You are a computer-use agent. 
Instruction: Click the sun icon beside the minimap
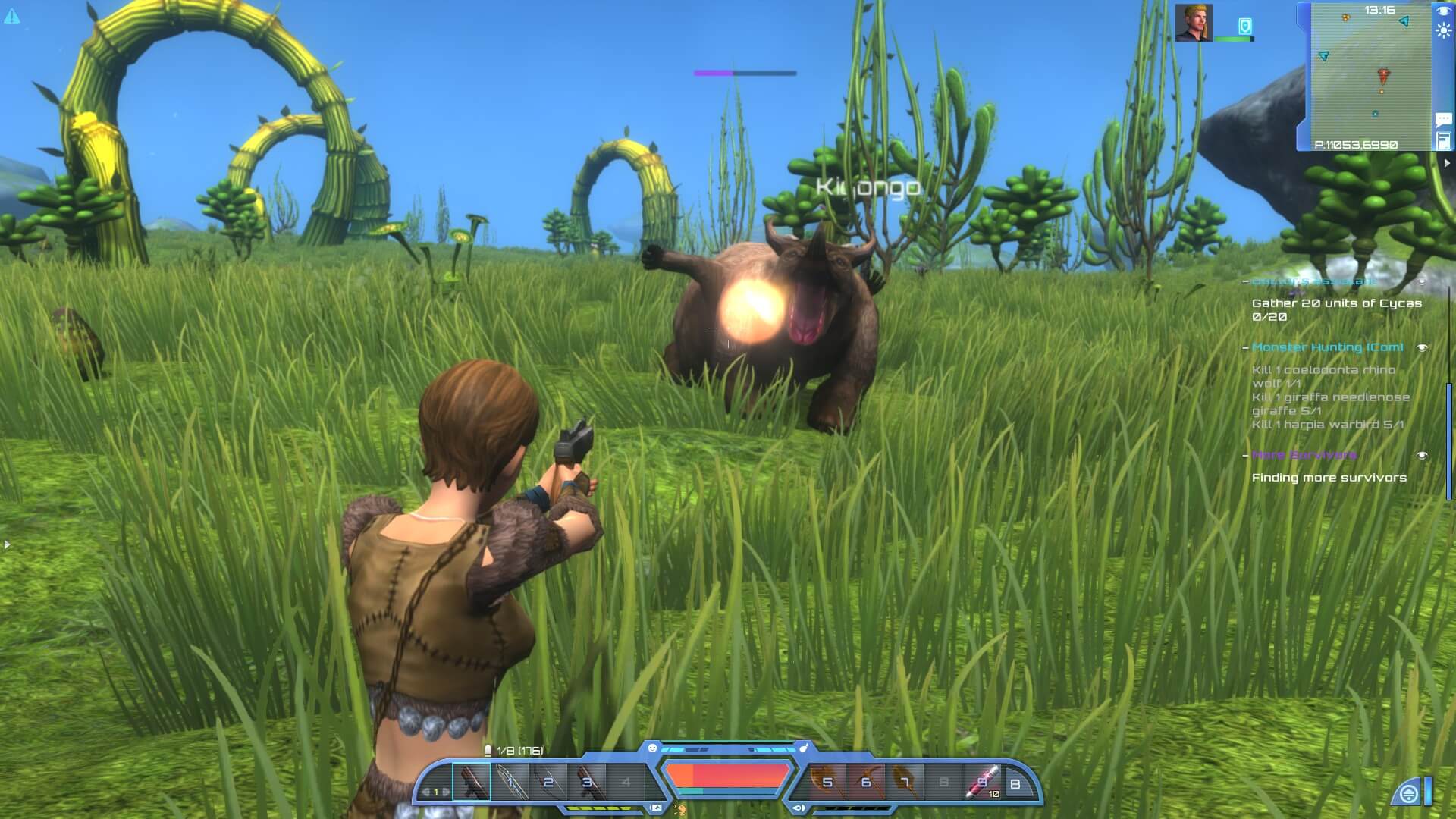point(1442,31)
